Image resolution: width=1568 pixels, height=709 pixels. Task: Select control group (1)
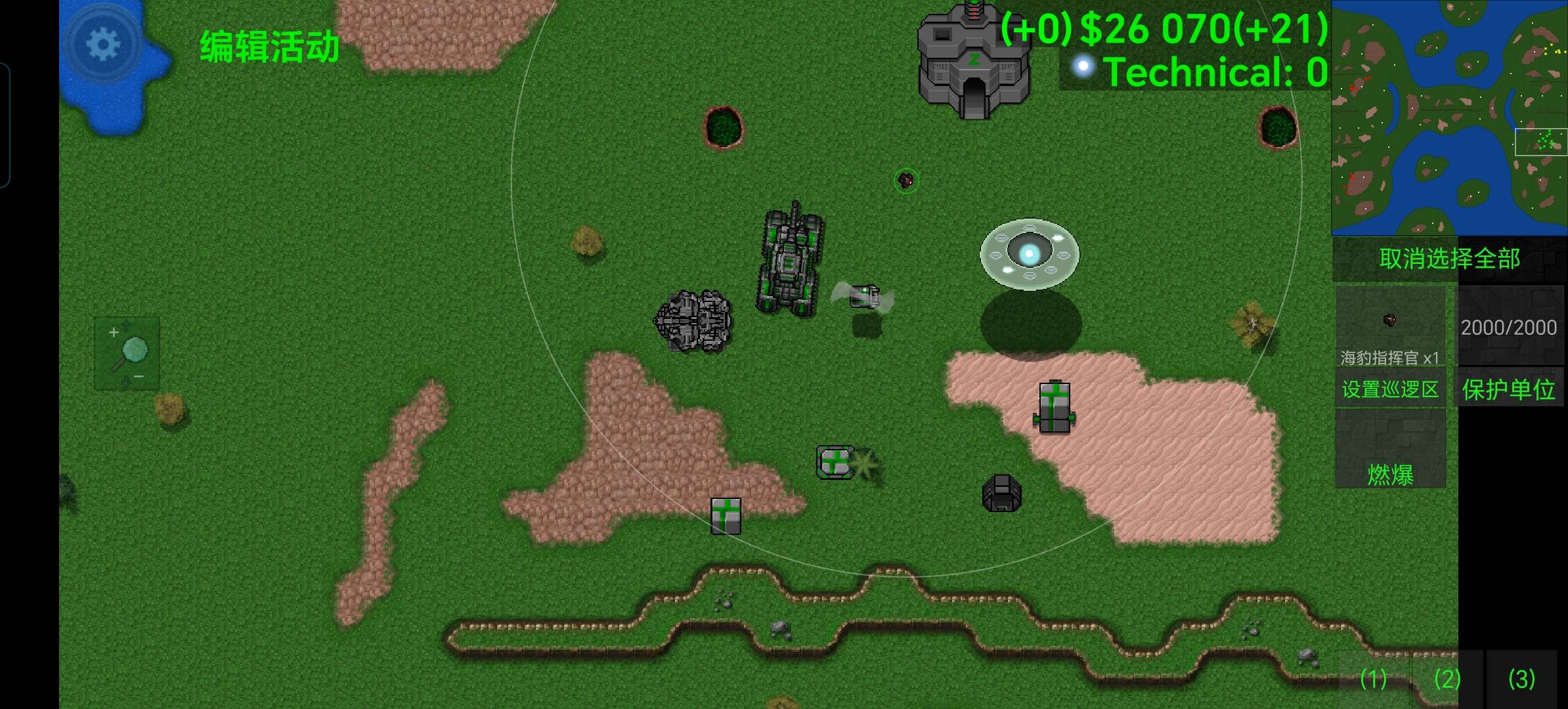[1374, 679]
